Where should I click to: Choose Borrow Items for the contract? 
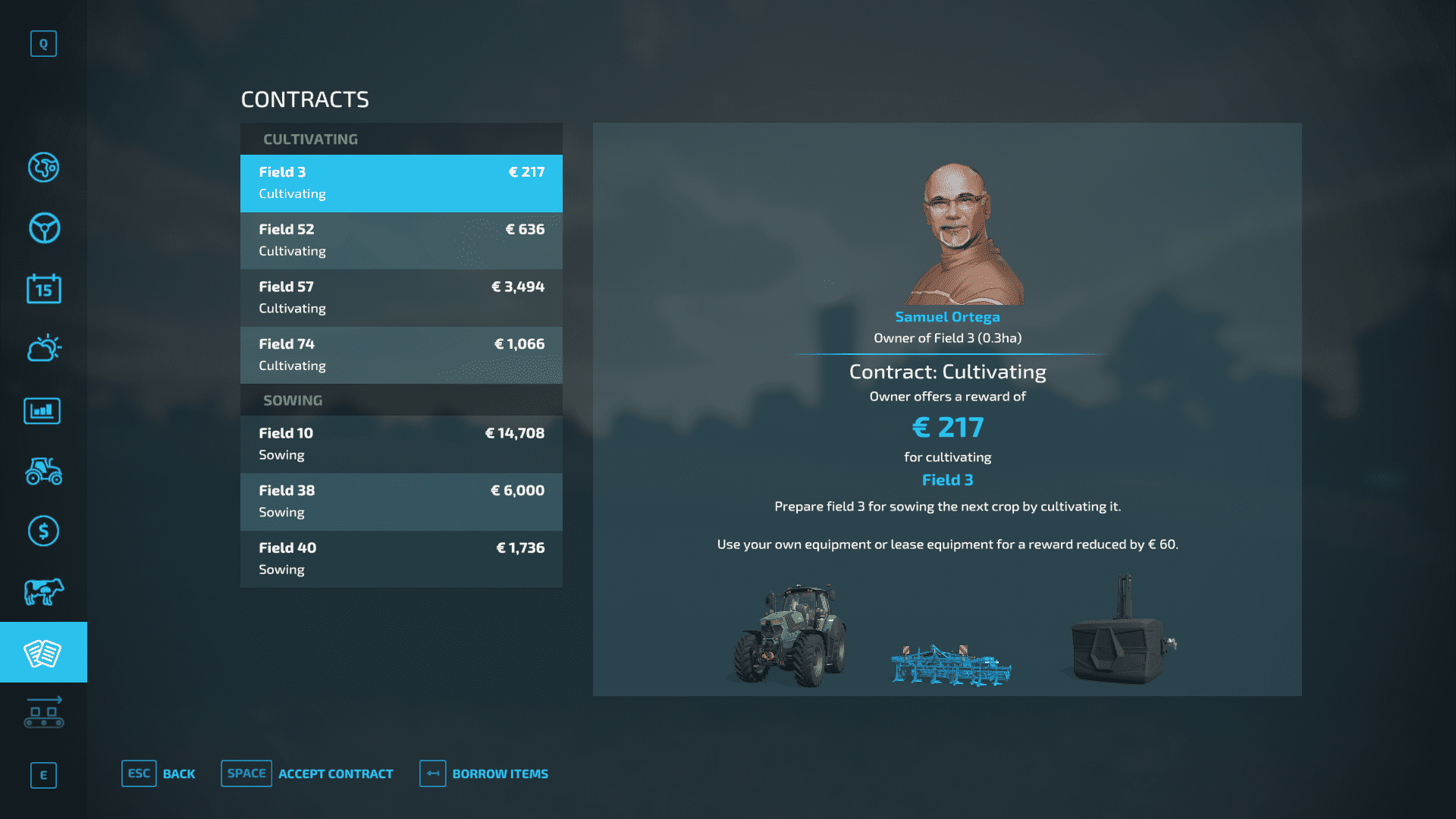pyautogui.click(x=484, y=773)
